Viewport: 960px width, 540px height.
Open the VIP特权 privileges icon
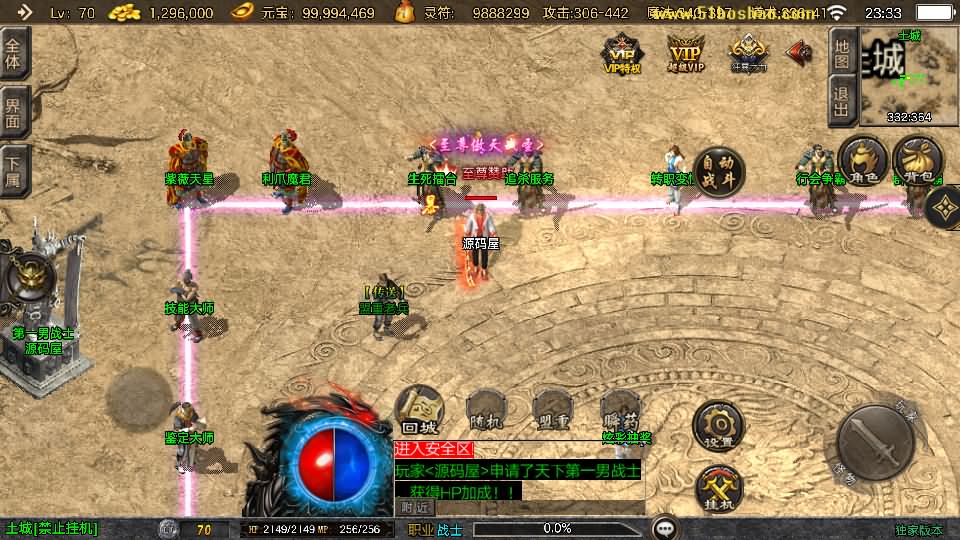click(621, 54)
